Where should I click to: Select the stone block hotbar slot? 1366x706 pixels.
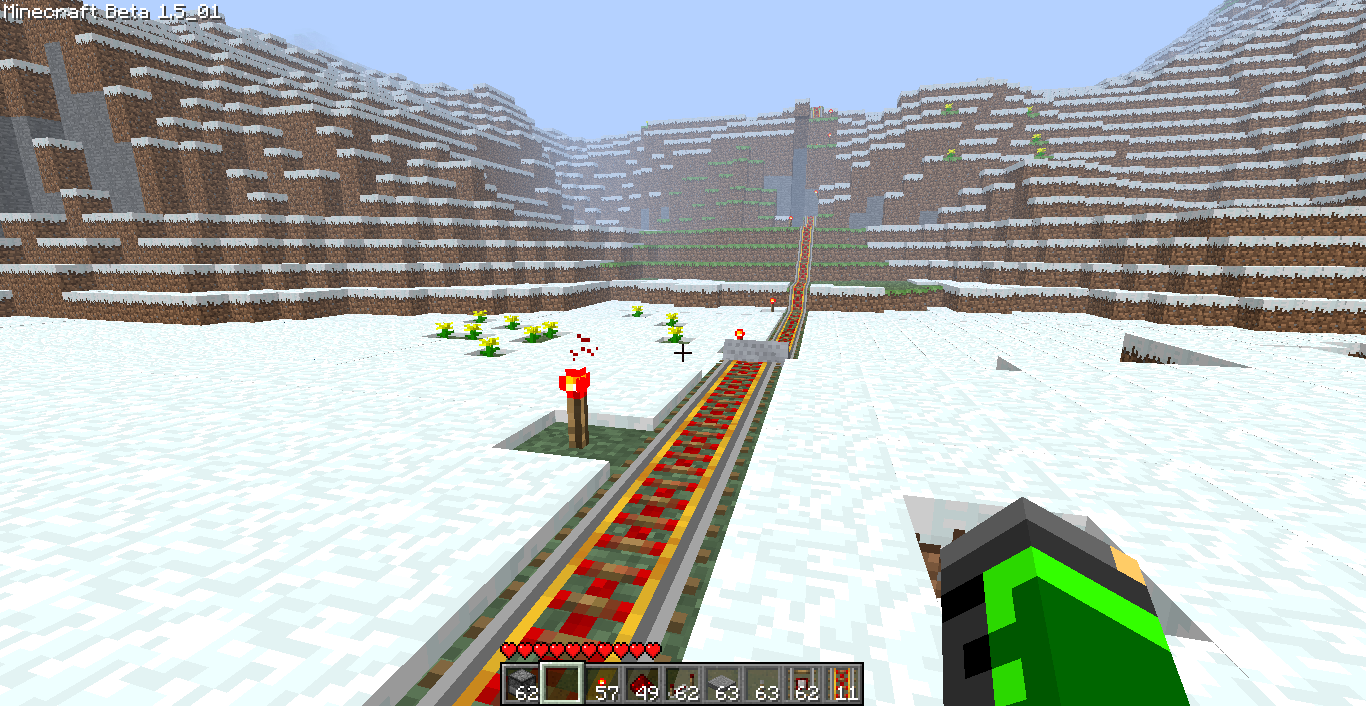[522, 684]
